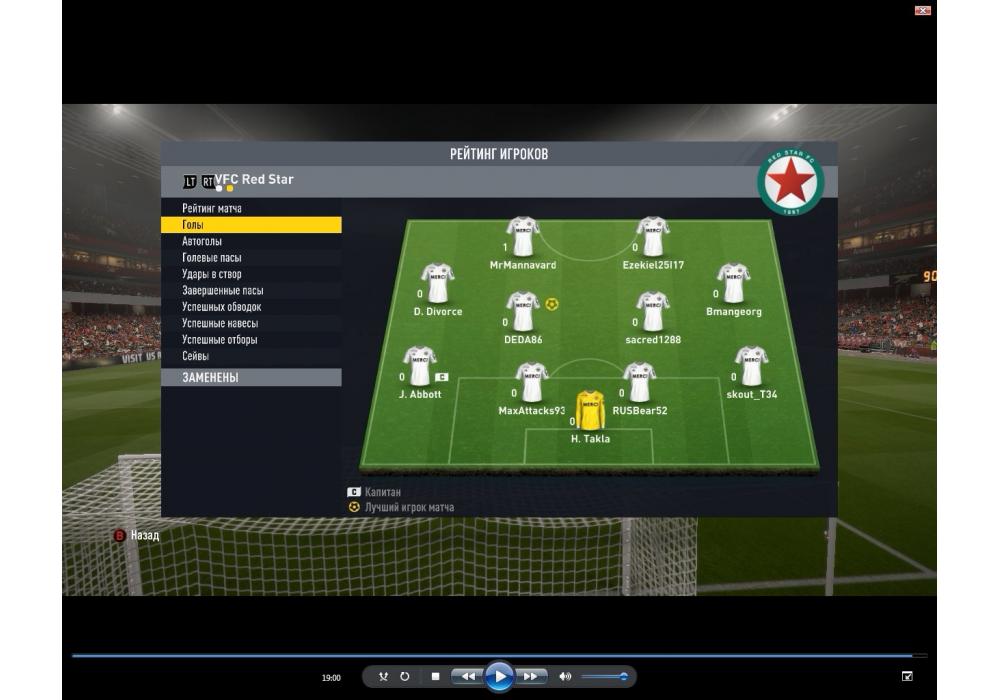Select player skout_T34 on the formation
Image resolution: width=1000 pixels, height=700 pixels.
click(751, 367)
